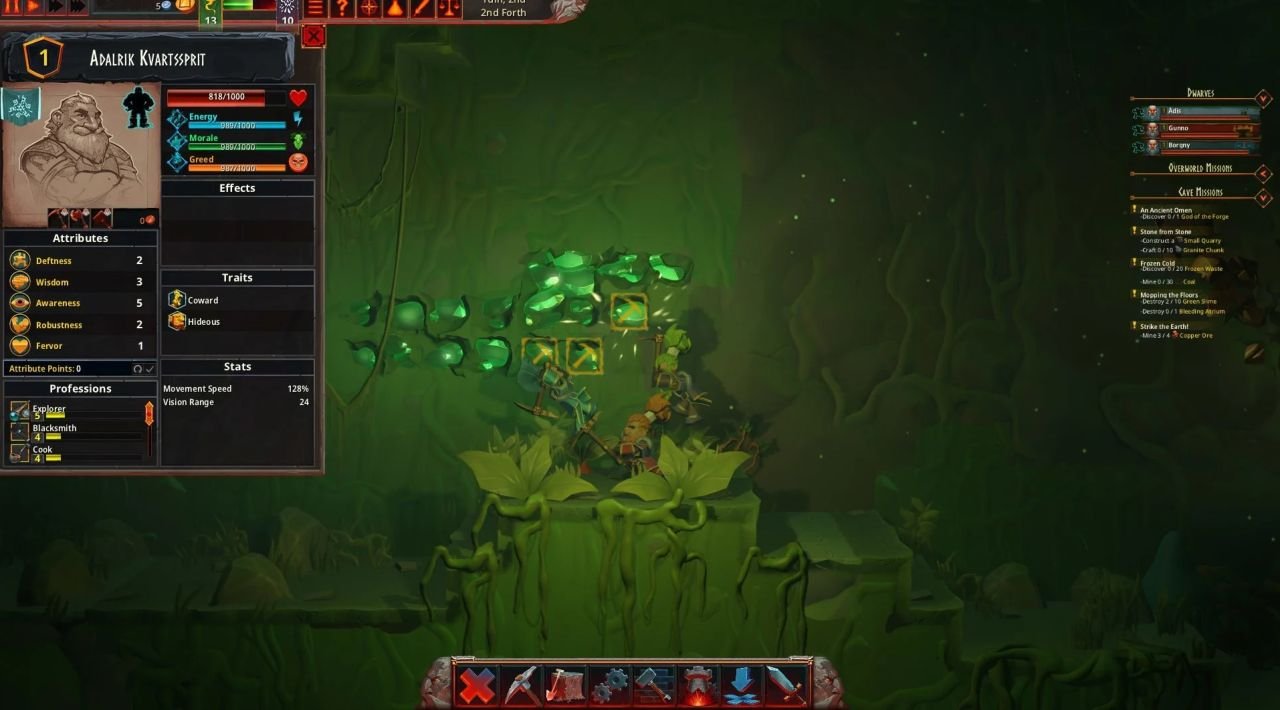This screenshot has height=710, width=1280.
Task: Close the Adalrik character panel
Action: [x=313, y=37]
